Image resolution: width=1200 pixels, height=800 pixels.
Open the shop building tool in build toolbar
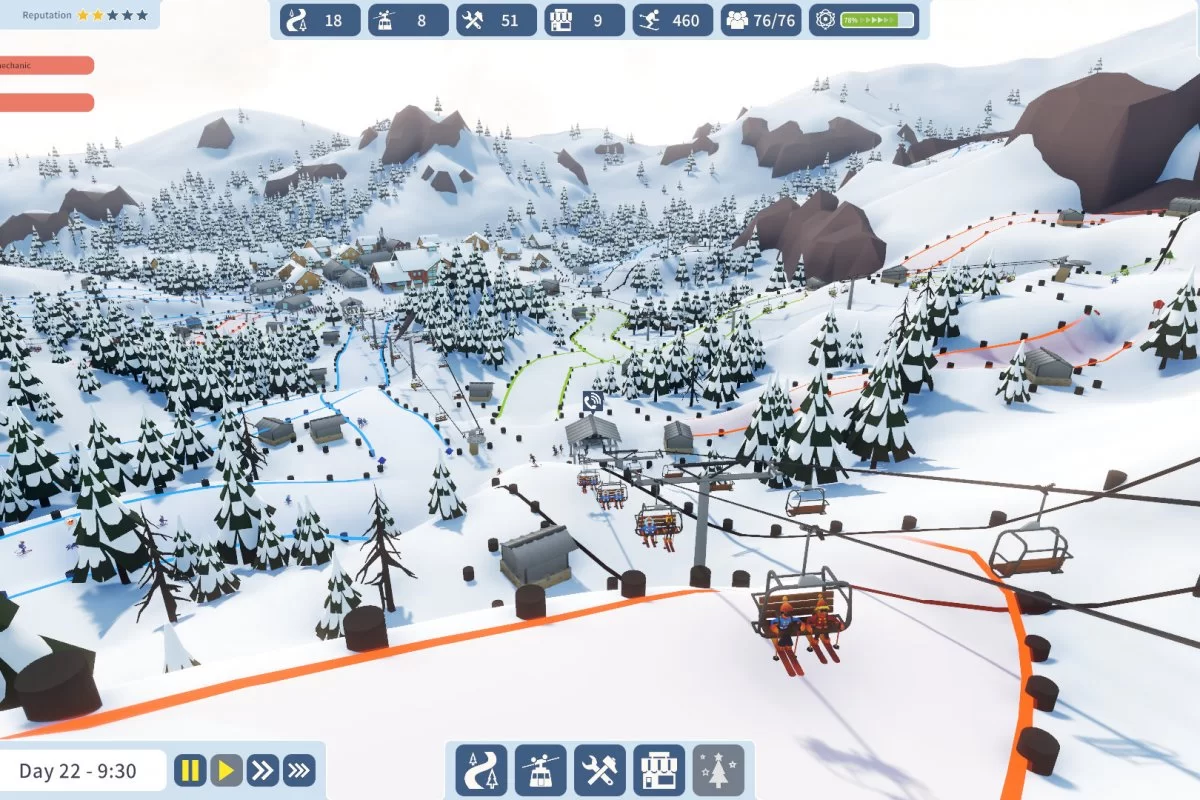[659, 770]
